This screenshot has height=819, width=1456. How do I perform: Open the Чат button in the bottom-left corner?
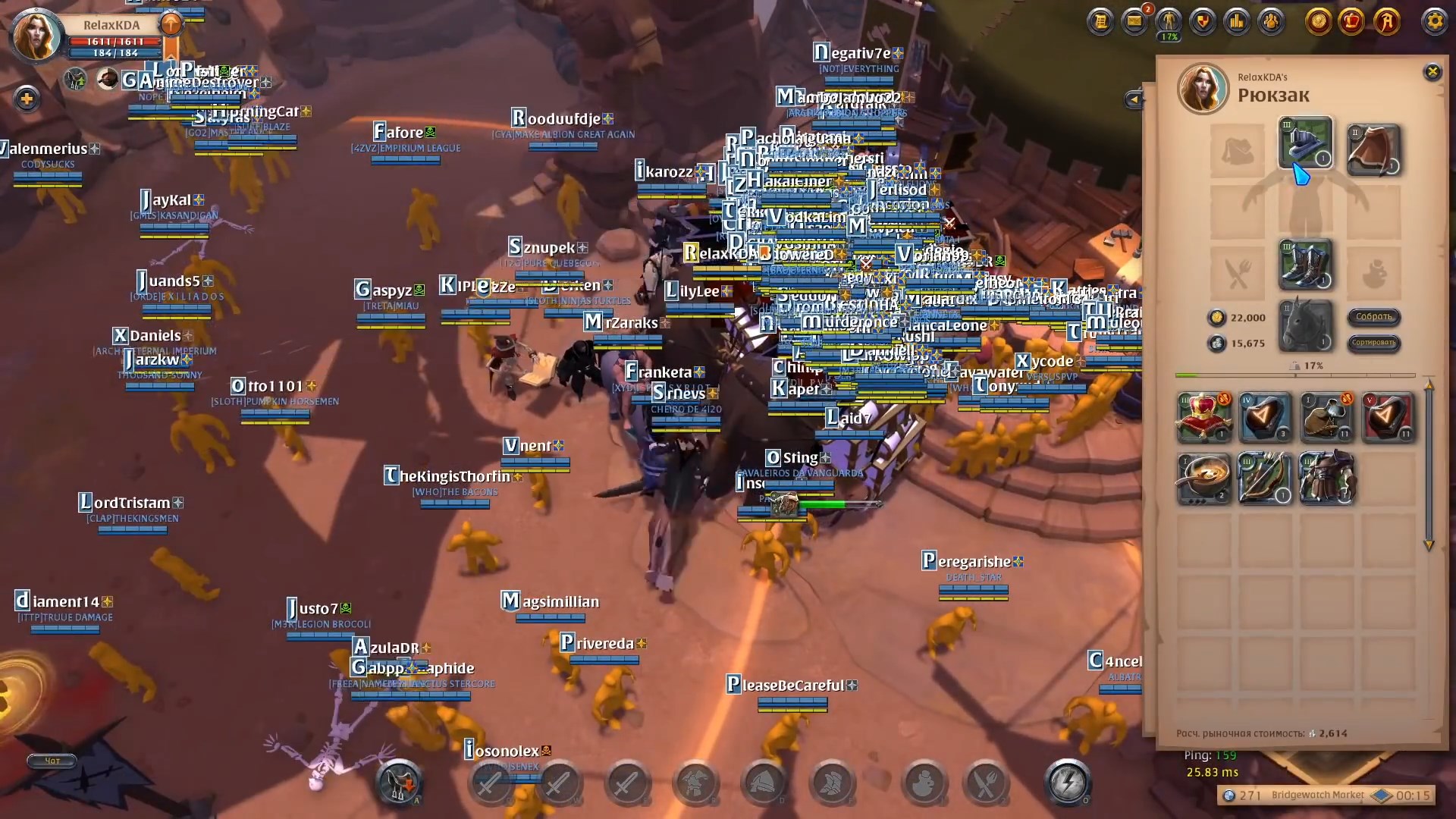coord(50,761)
